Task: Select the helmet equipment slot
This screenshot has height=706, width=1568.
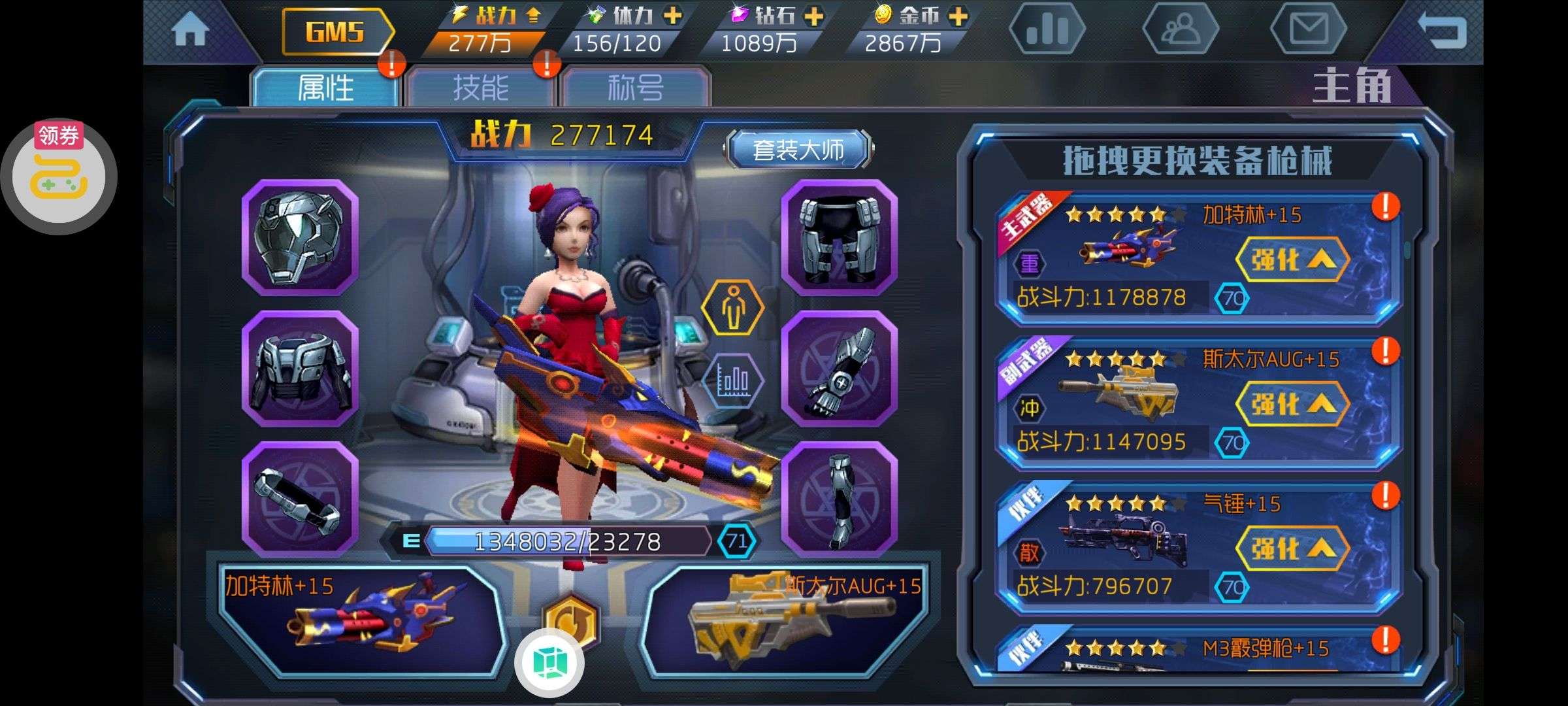Action: tap(300, 237)
